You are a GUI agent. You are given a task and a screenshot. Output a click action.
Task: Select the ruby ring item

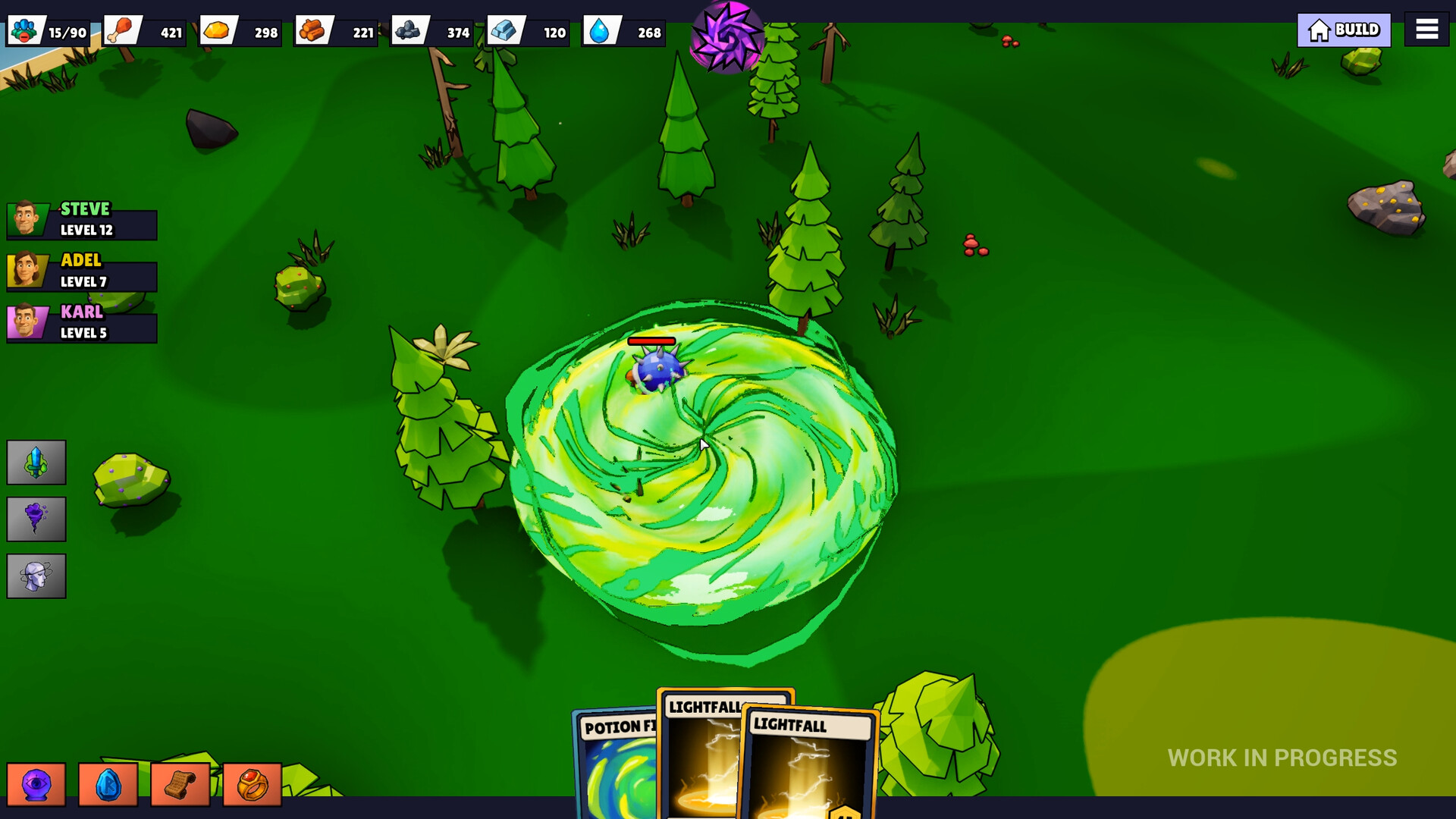pyautogui.click(x=250, y=783)
